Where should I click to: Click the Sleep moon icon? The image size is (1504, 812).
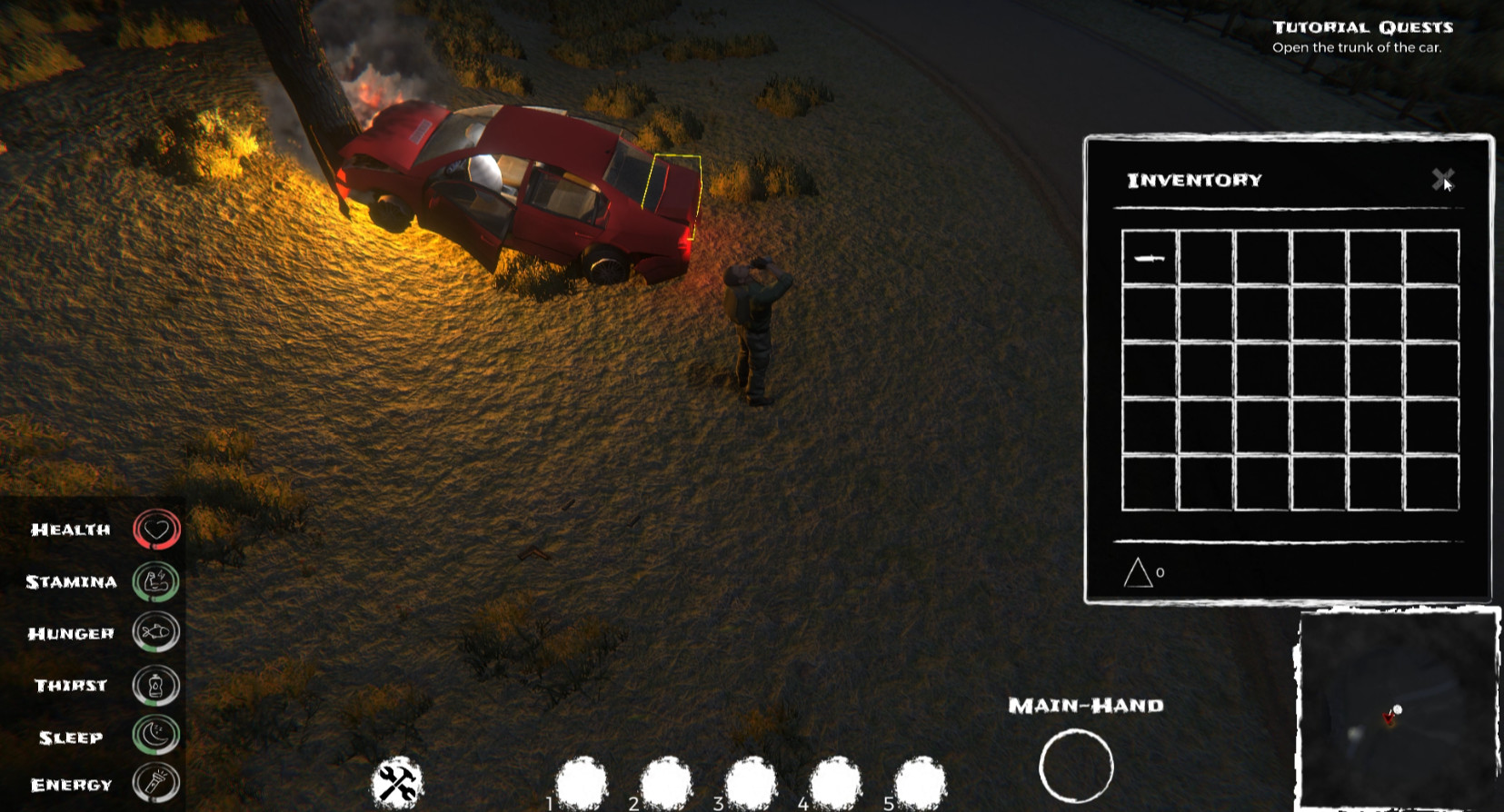click(154, 738)
